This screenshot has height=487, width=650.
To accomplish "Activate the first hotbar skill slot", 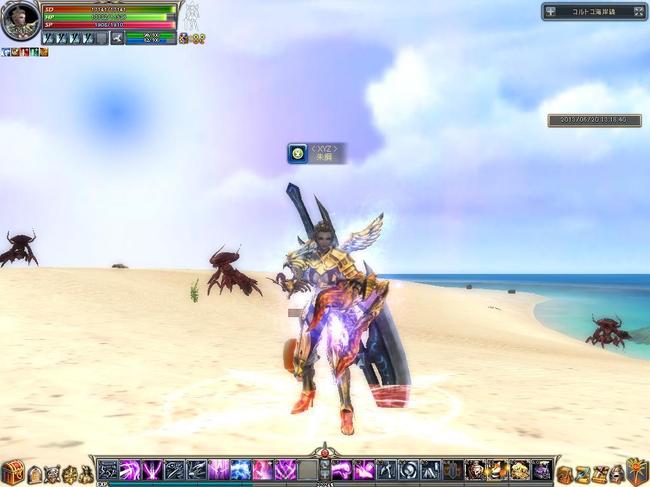I will click(107, 469).
